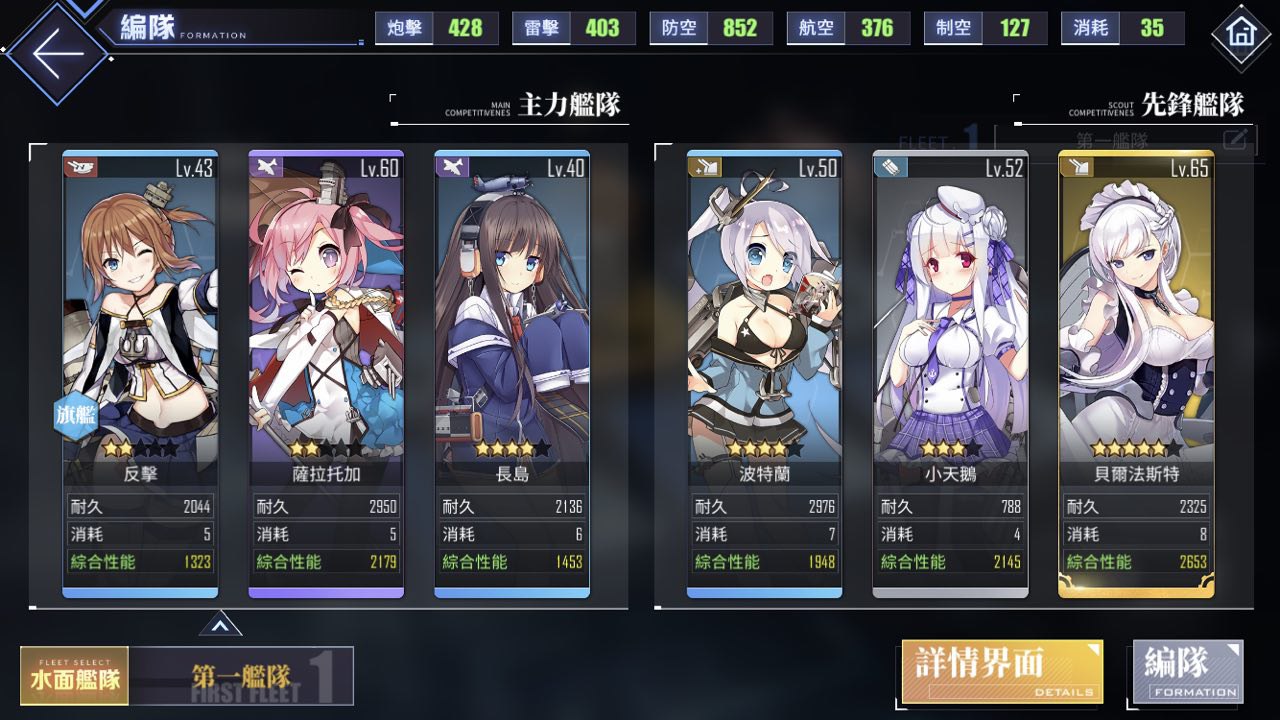Image resolution: width=1280 pixels, height=720 pixels.
Task: Return to the home screen
Action: (x=1241, y=35)
